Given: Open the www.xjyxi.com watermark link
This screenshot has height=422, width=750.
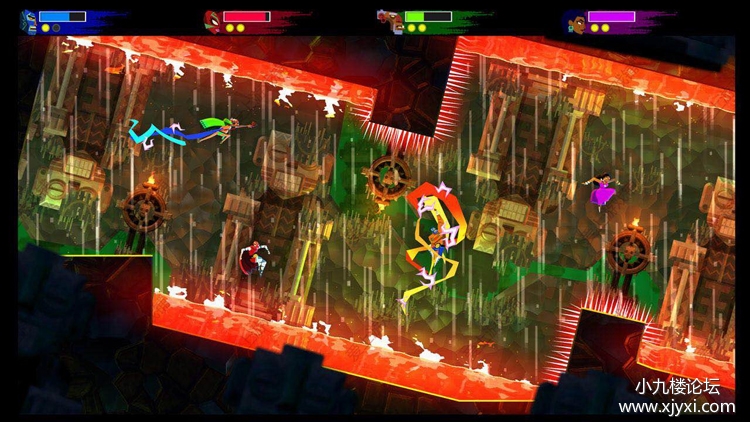Looking at the screenshot, I should 676,407.
